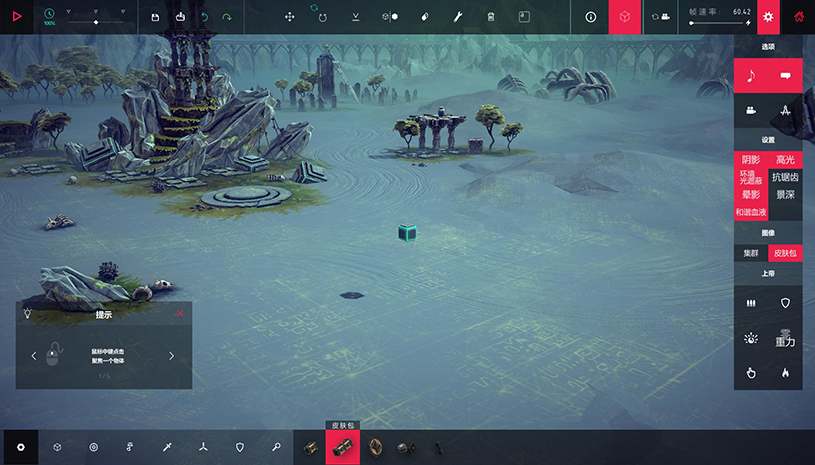Toggle the 重力 gravity god-mode option
The width and height of the screenshot is (815, 465).
pos(785,338)
